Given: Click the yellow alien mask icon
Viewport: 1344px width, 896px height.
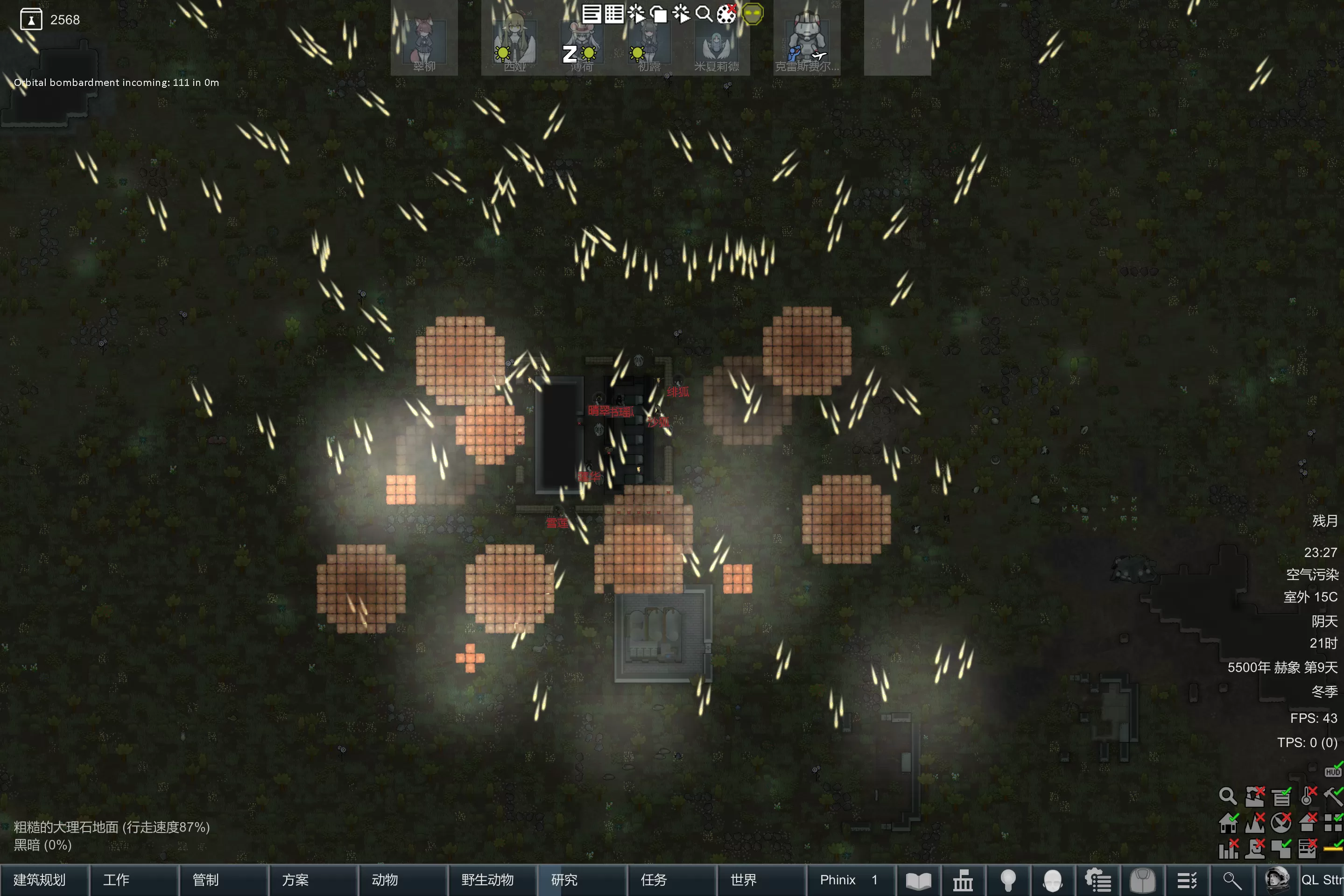Looking at the screenshot, I should pos(753,14).
